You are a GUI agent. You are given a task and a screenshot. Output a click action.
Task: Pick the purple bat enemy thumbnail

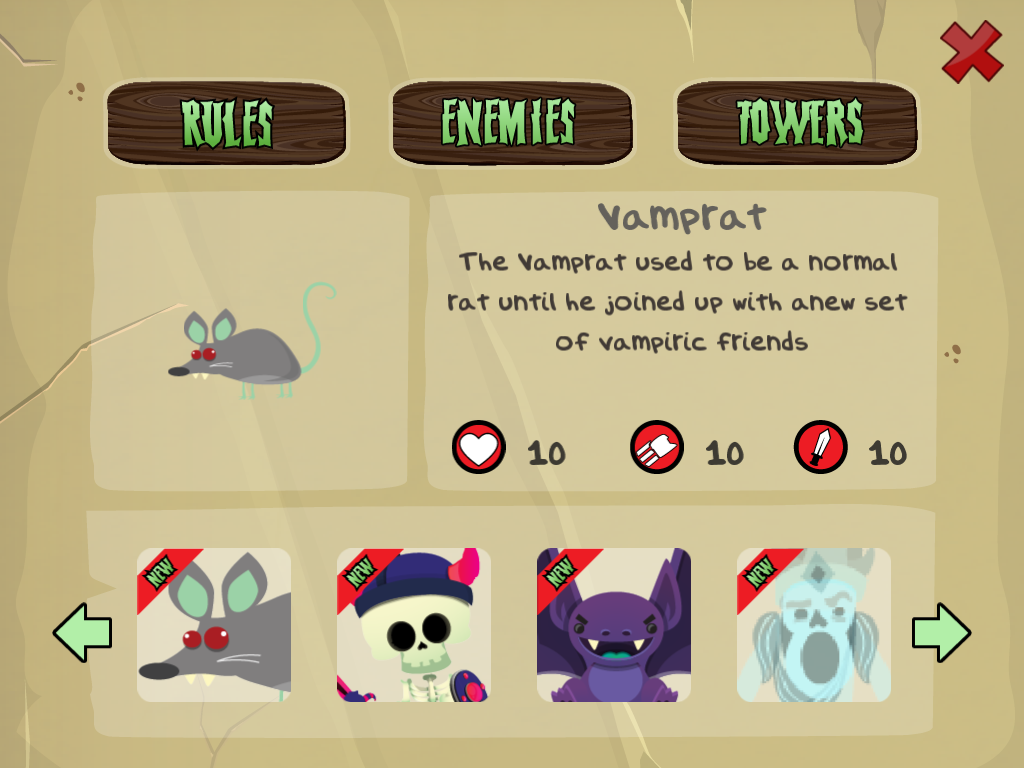coord(614,625)
